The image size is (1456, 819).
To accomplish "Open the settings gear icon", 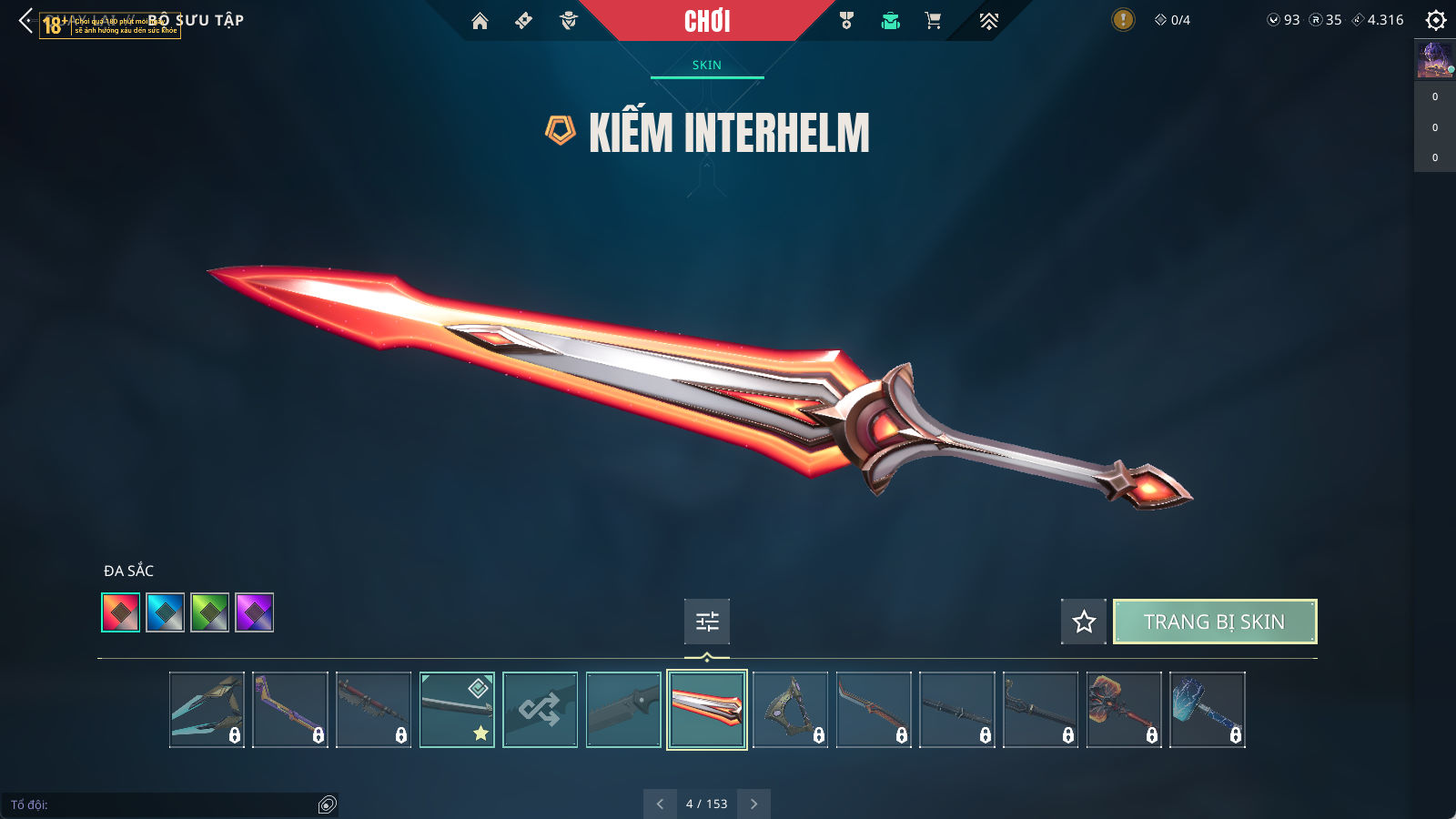I will tap(1436, 20).
